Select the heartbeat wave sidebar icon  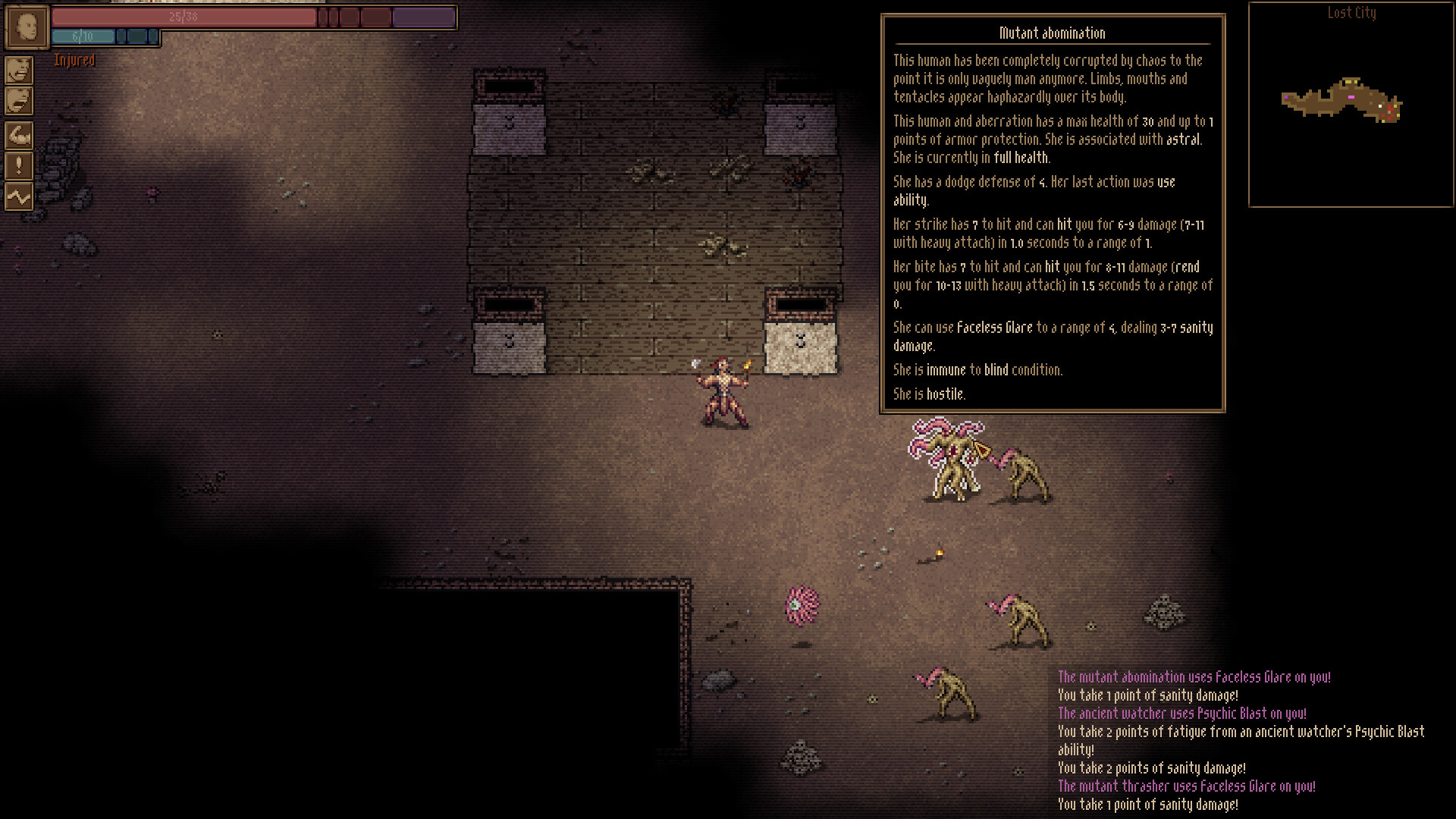tap(18, 196)
